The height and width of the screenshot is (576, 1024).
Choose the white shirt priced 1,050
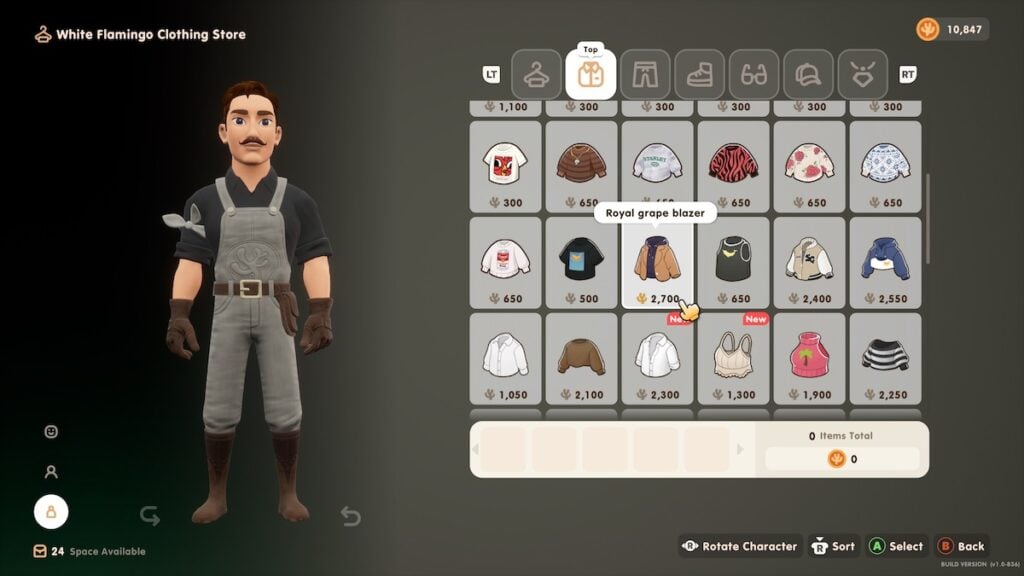pos(505,358)
